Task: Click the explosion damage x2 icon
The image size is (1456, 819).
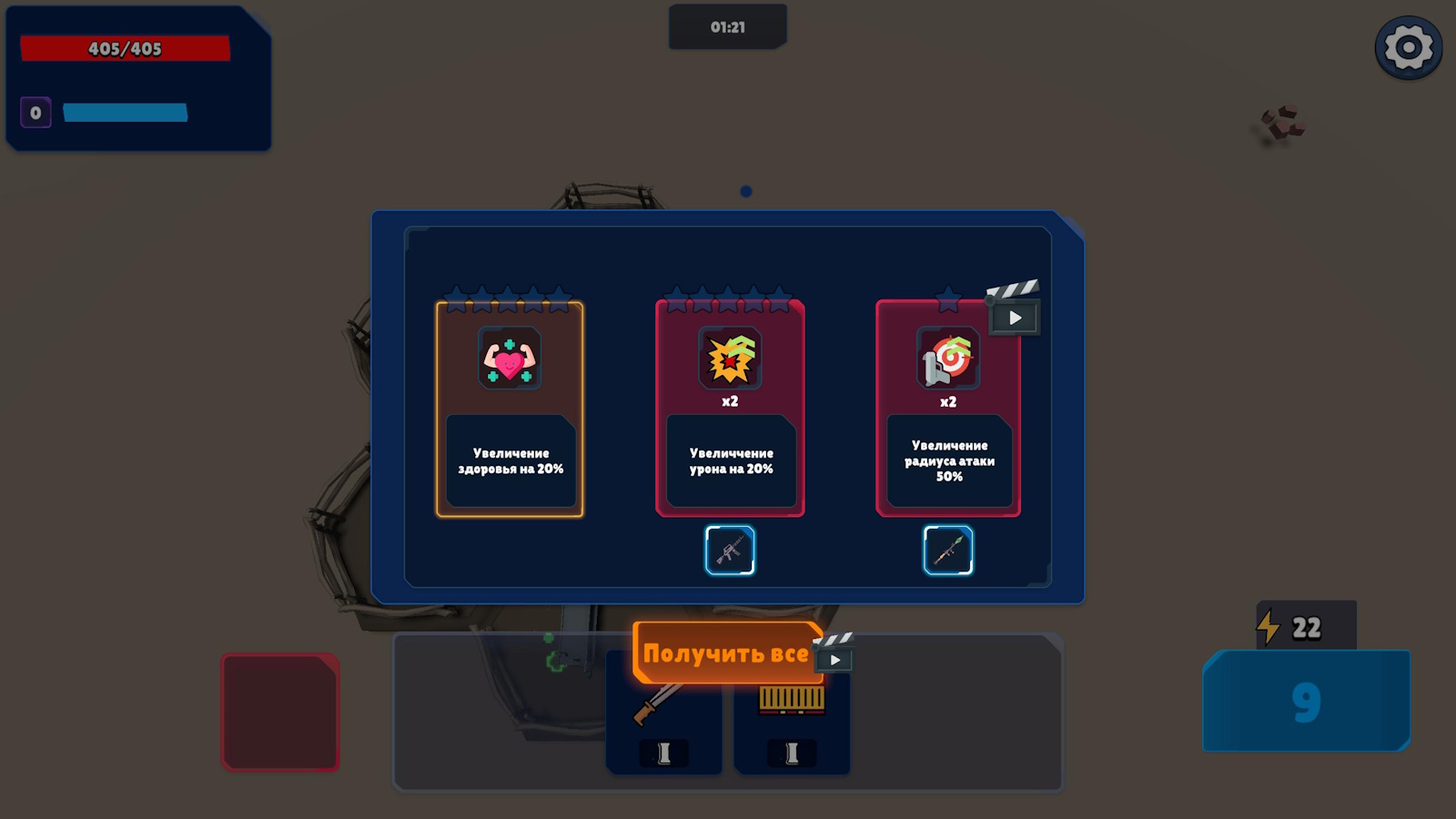Action: click(730, 357)
